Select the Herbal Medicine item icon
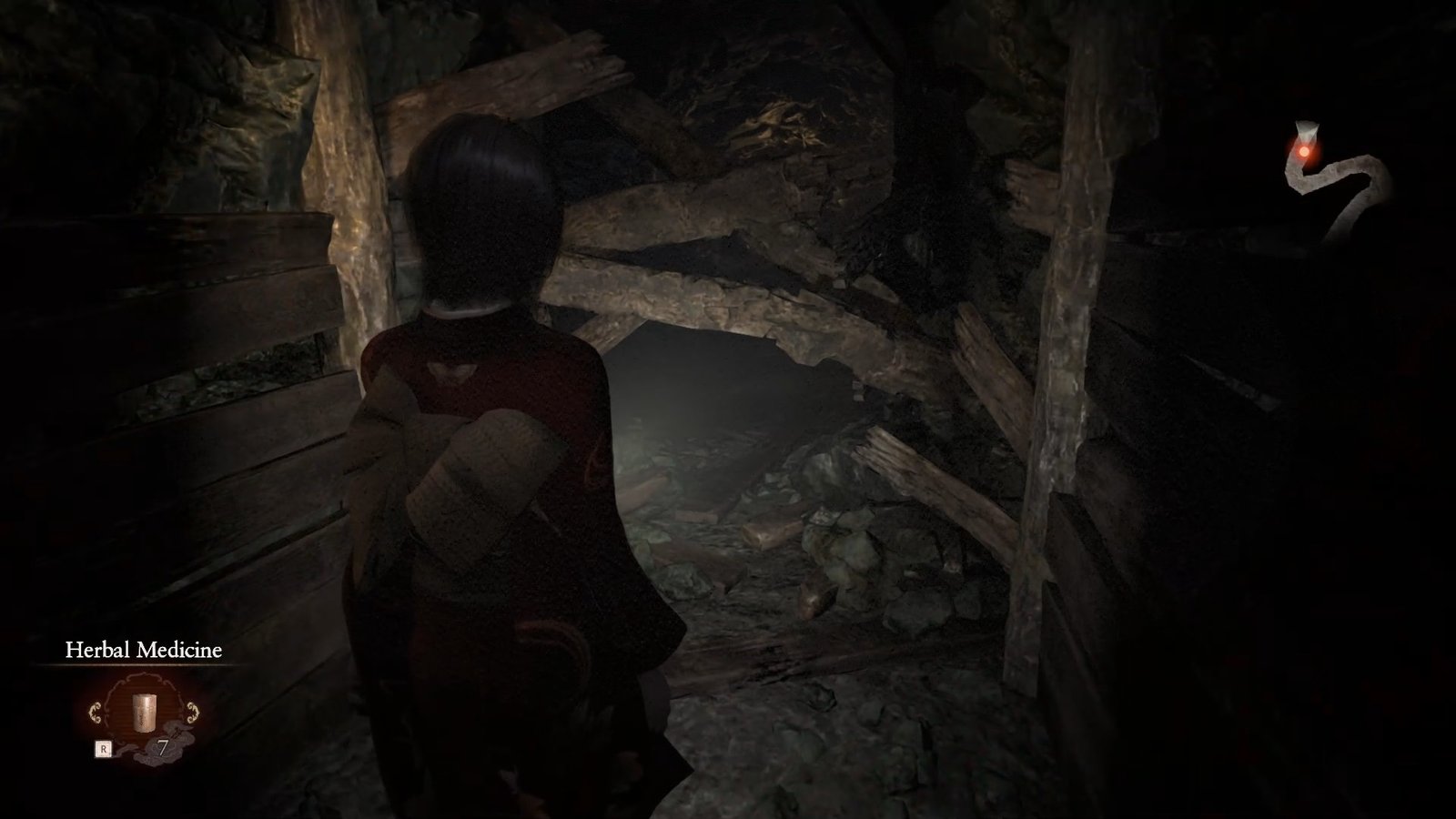The image size is (1456, 819). (144, 713)
